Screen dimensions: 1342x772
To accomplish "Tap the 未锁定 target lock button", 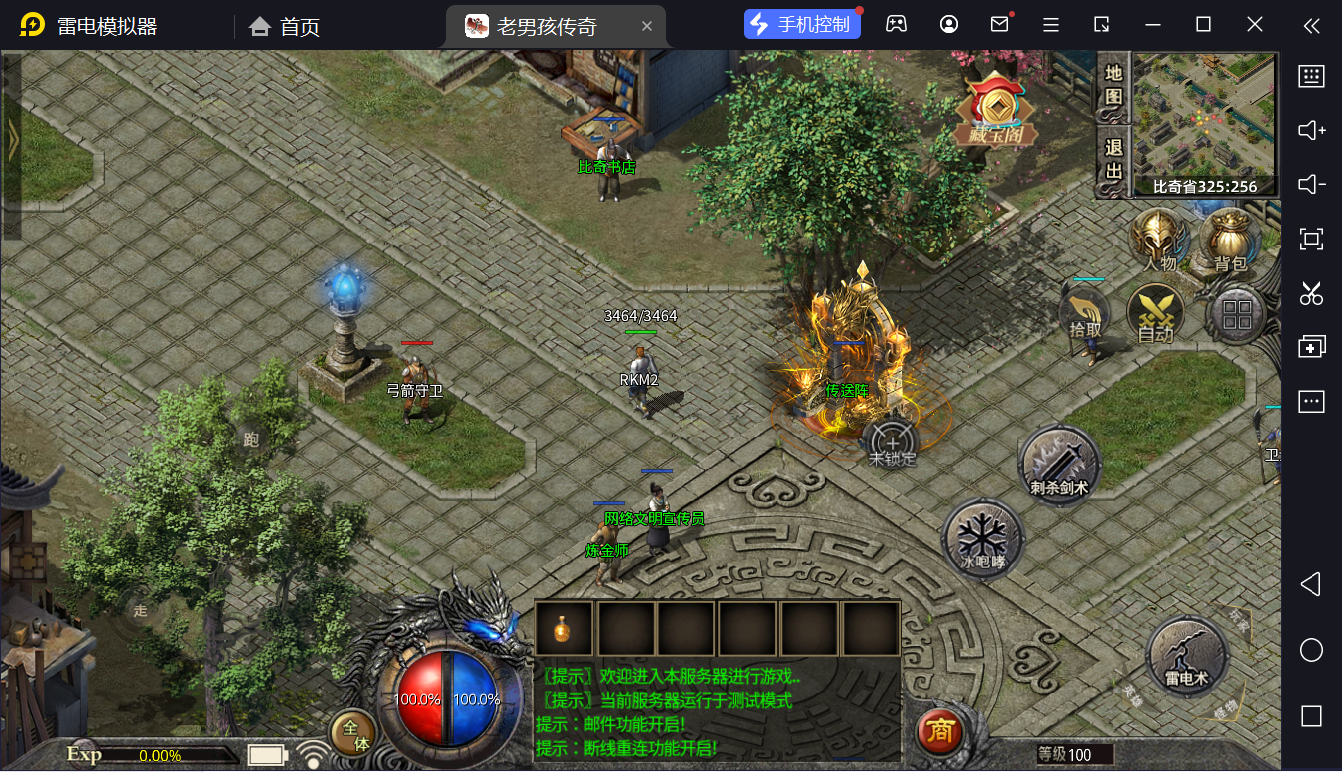I will click(x=892, y=445).
